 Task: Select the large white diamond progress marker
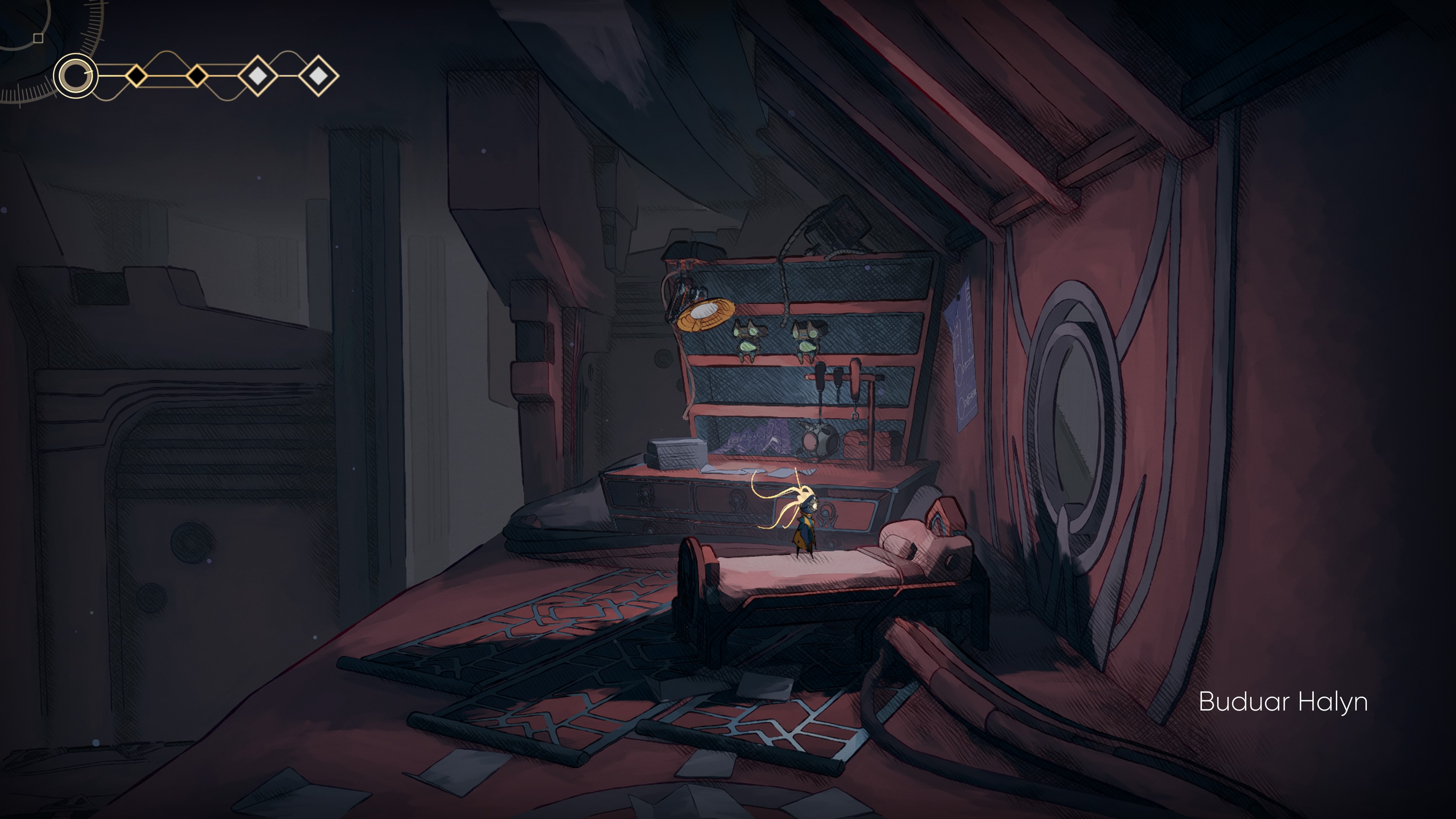pos(258,77)
